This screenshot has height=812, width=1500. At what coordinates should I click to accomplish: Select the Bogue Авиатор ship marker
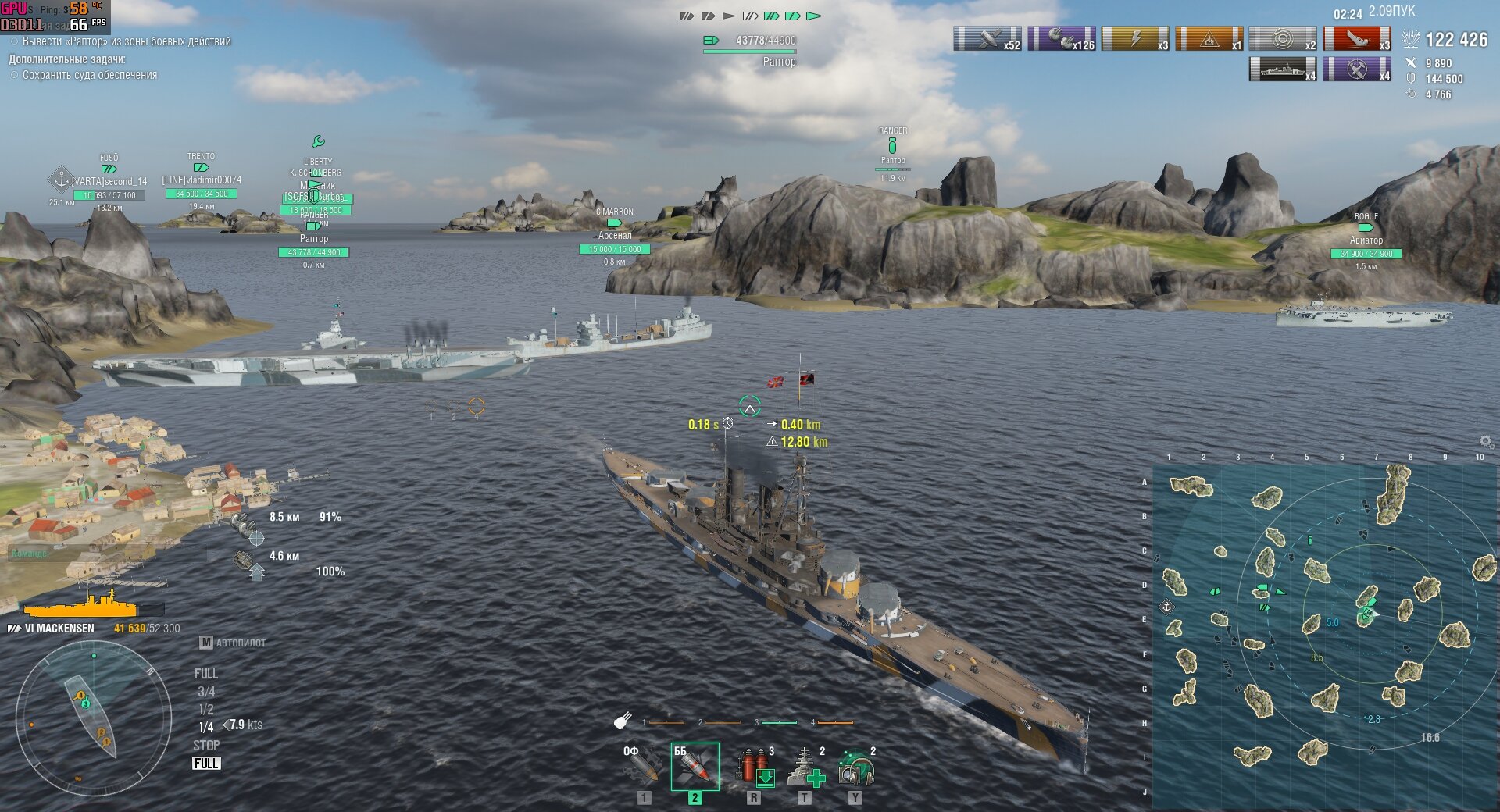(x=1366, y=240)
